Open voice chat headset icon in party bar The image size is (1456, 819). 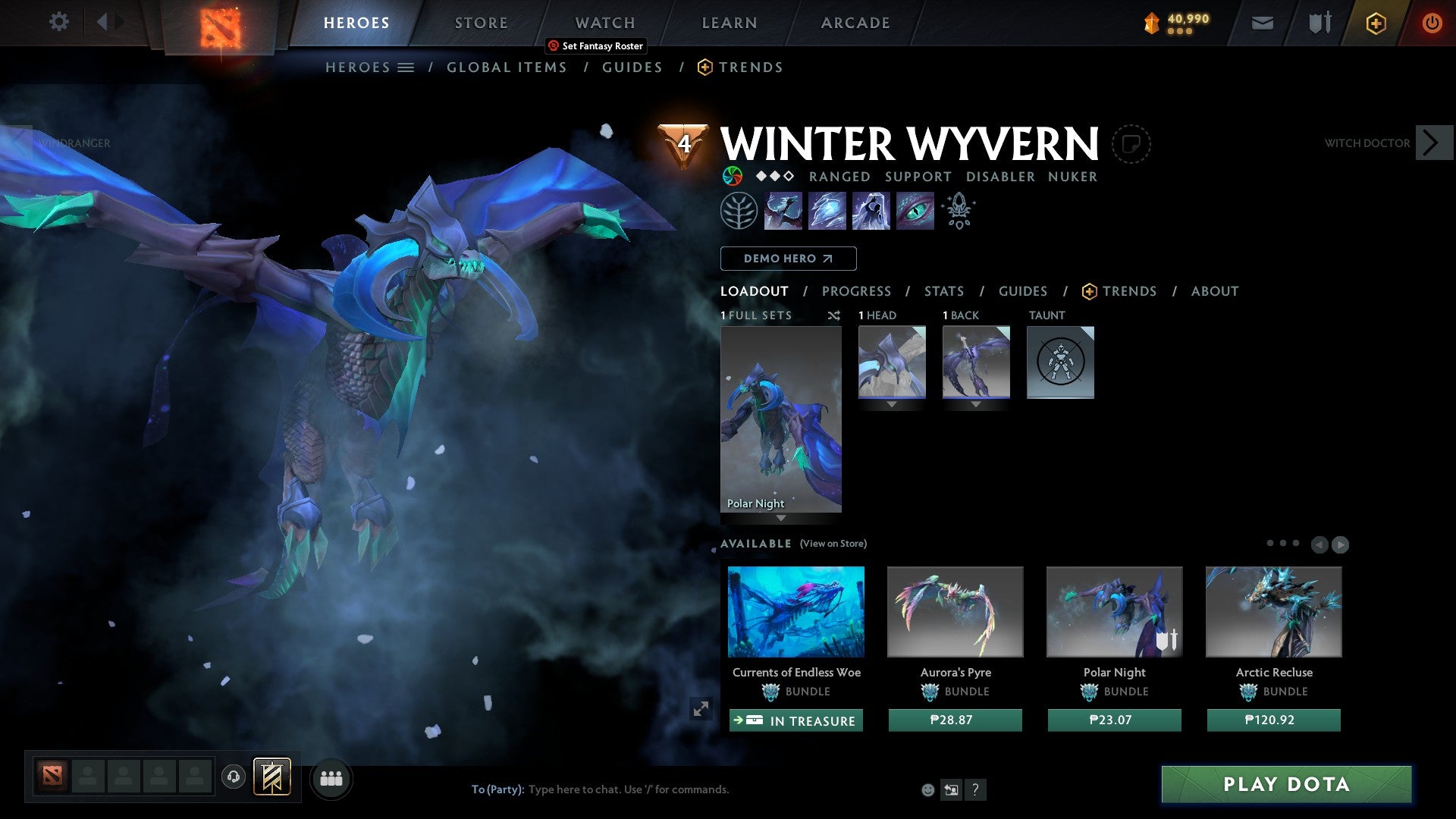point(234,778)
